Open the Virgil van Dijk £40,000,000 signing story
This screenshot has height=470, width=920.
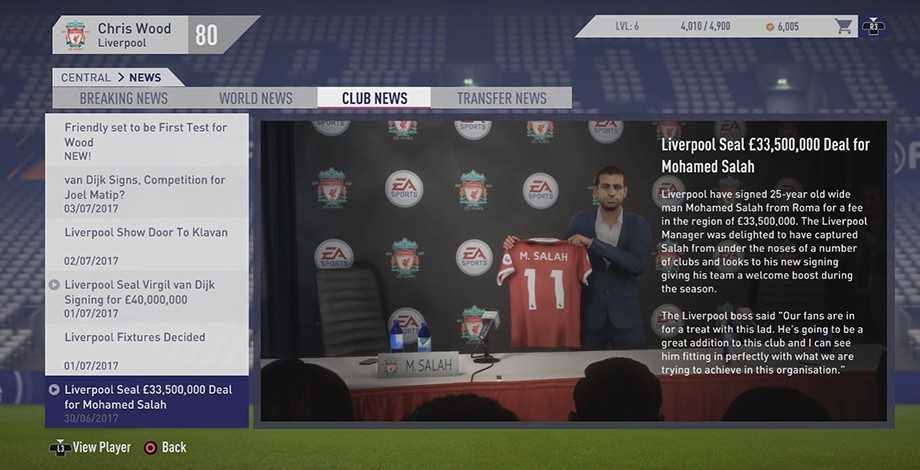click(x=146, y=298)
